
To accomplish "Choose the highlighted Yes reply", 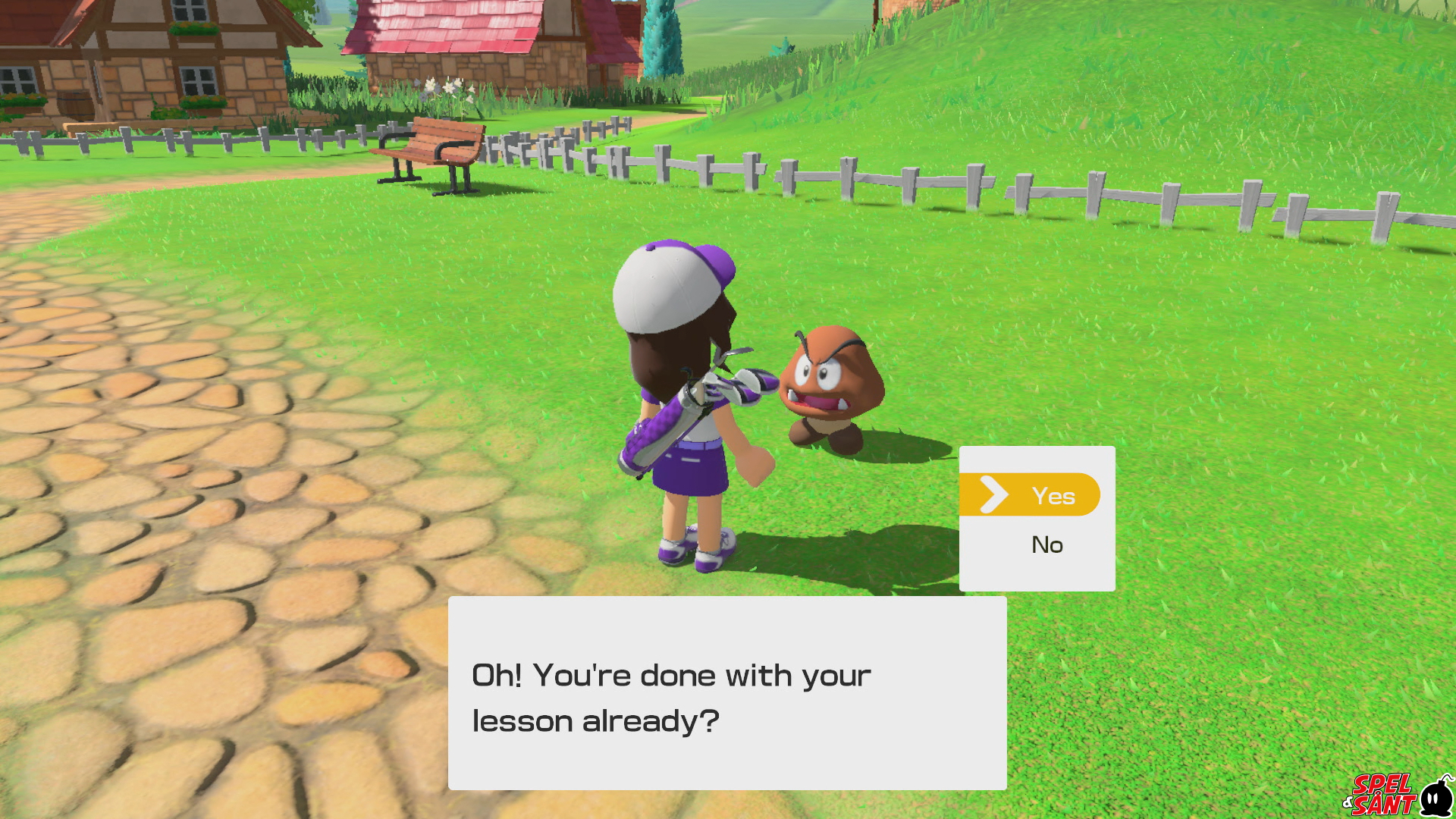I will click(1037, 495).
